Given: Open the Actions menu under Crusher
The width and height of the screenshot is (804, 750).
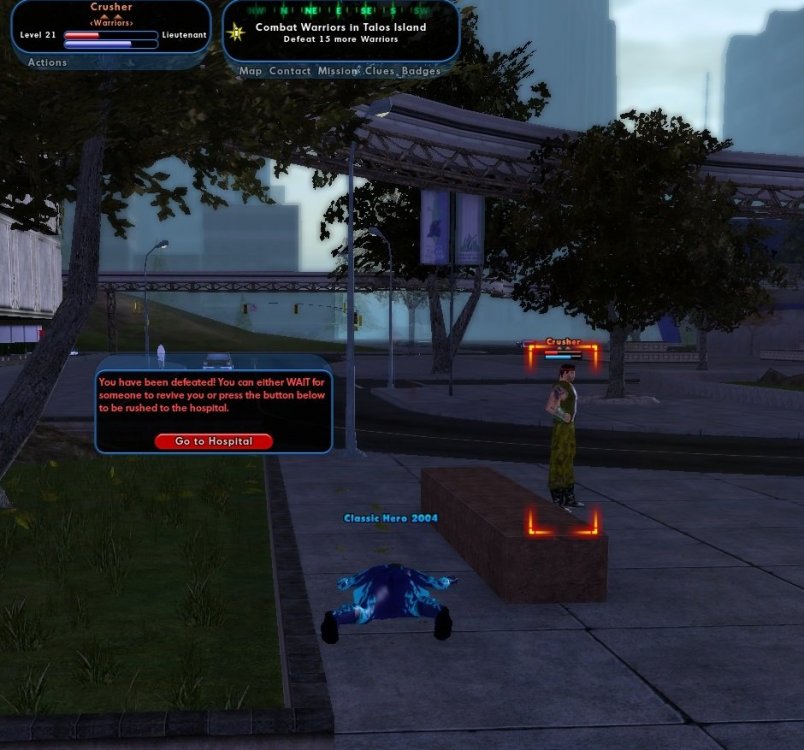Looking at the screenshot, I should click(x=47, y=63).
